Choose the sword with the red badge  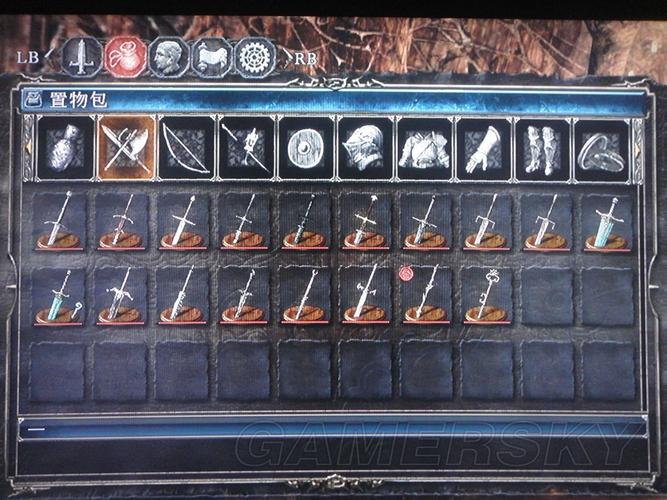coord(425,296)
